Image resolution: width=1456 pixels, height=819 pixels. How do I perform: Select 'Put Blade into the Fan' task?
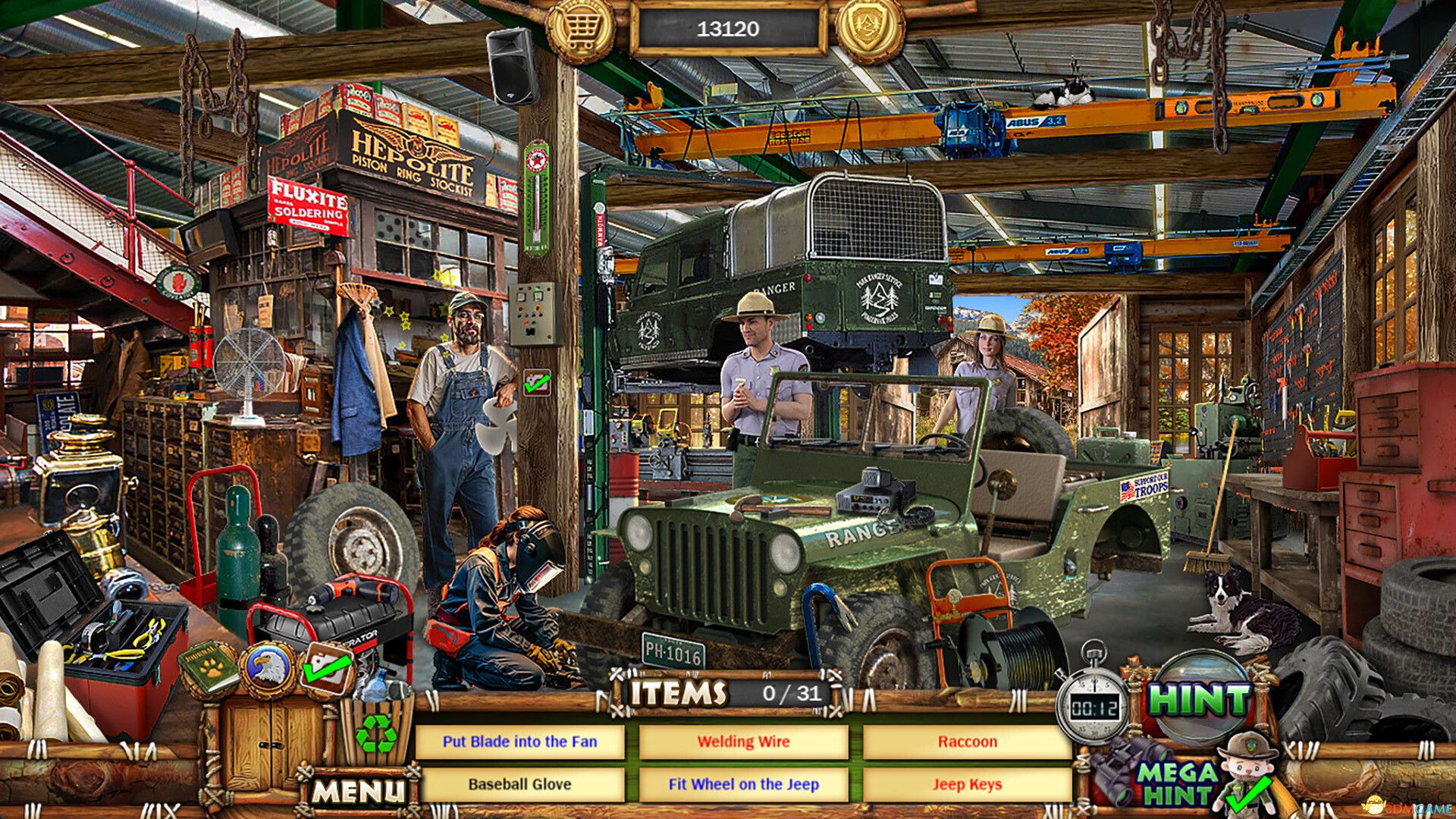tap(523, 742)
